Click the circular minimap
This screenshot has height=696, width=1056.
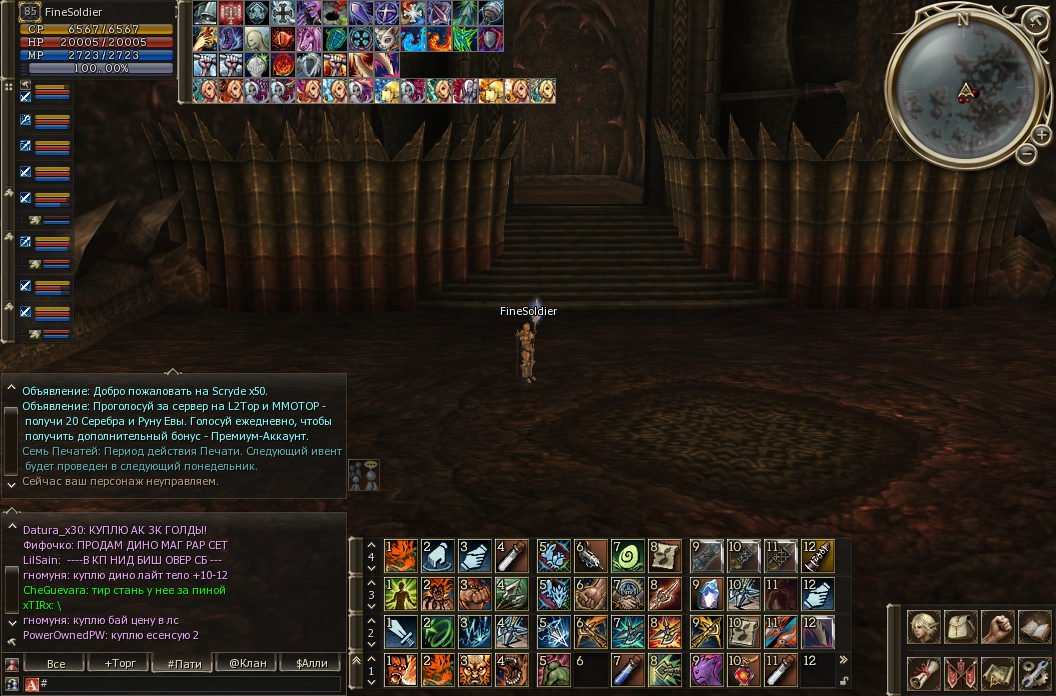[x=962, y=88]
